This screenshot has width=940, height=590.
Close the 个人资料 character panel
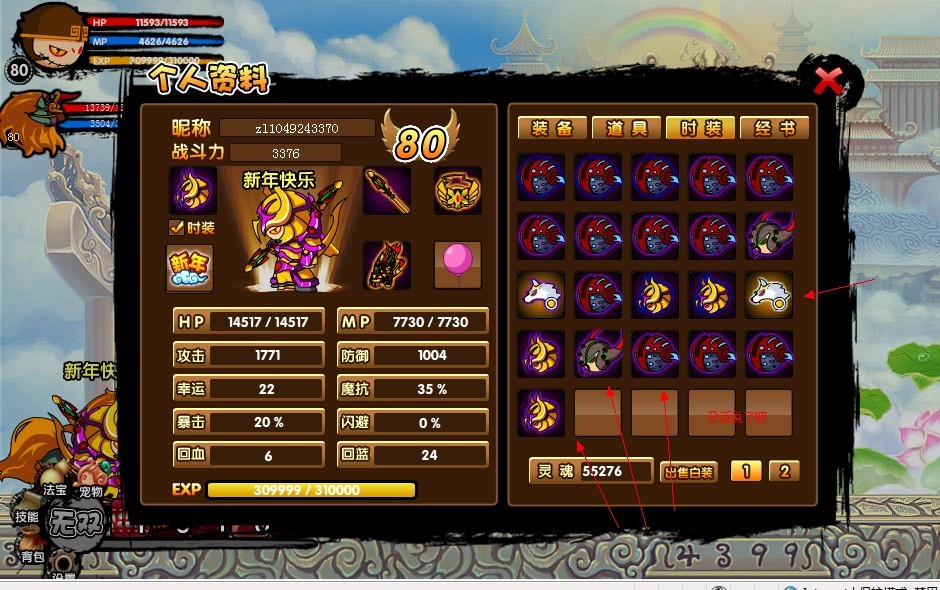(x=828, y=81)
